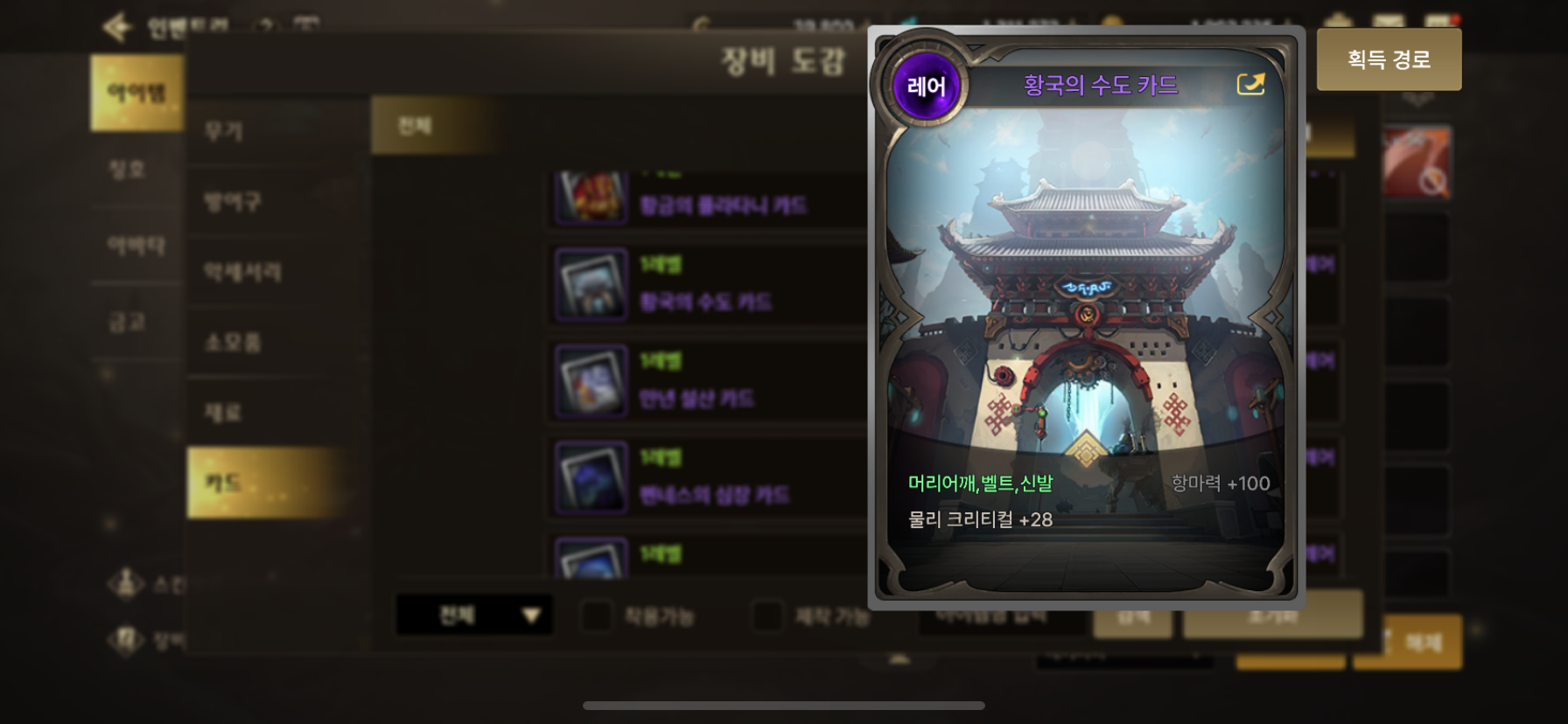Screen dimensions: 1568x724
Task: Open the 금고 side tab
Action: click(x=128, y=323)
